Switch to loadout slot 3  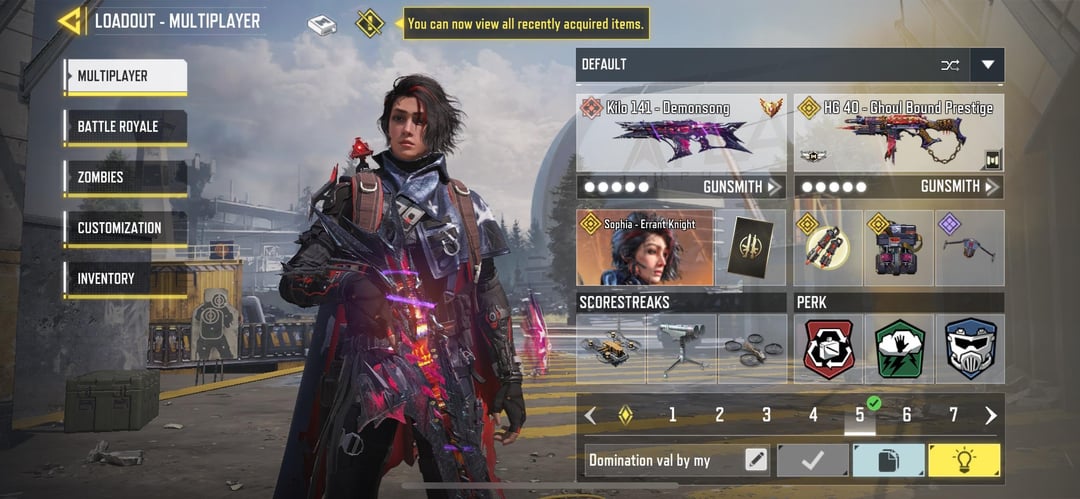pyautogui.click(x=766, y=415)
